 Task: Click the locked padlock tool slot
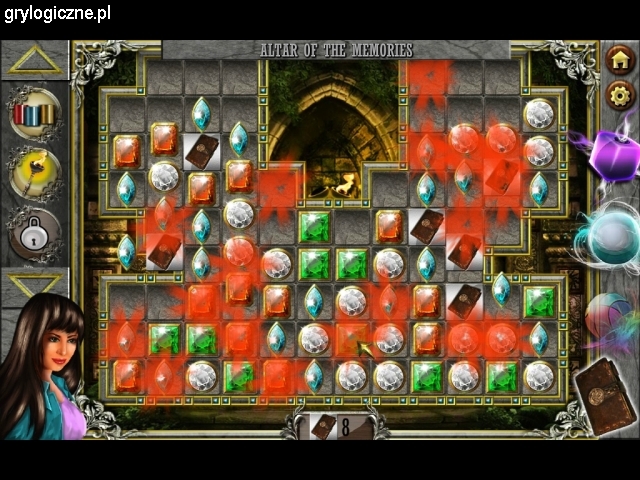(x=35, y=235)
